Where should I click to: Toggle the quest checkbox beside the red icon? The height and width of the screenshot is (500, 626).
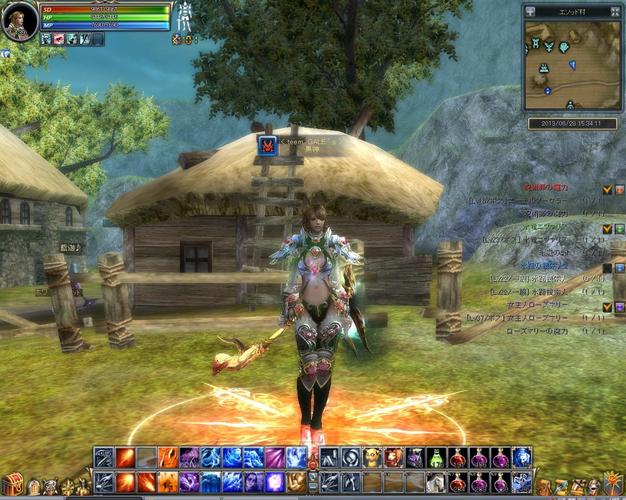(x=606, y=189)
